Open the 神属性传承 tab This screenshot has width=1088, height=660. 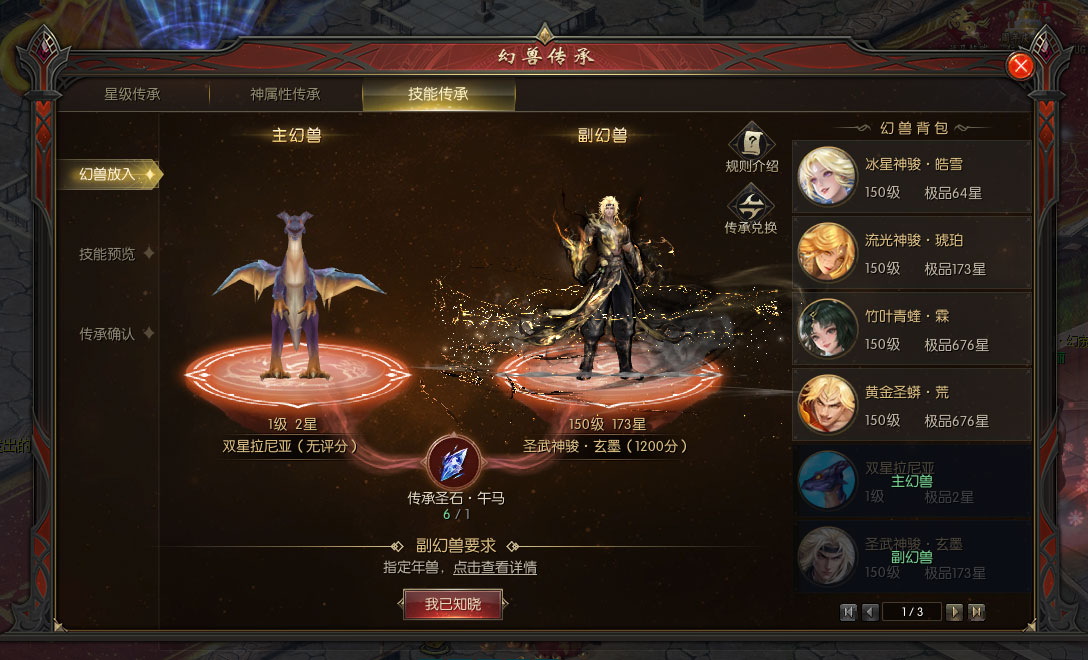point(285,95)
